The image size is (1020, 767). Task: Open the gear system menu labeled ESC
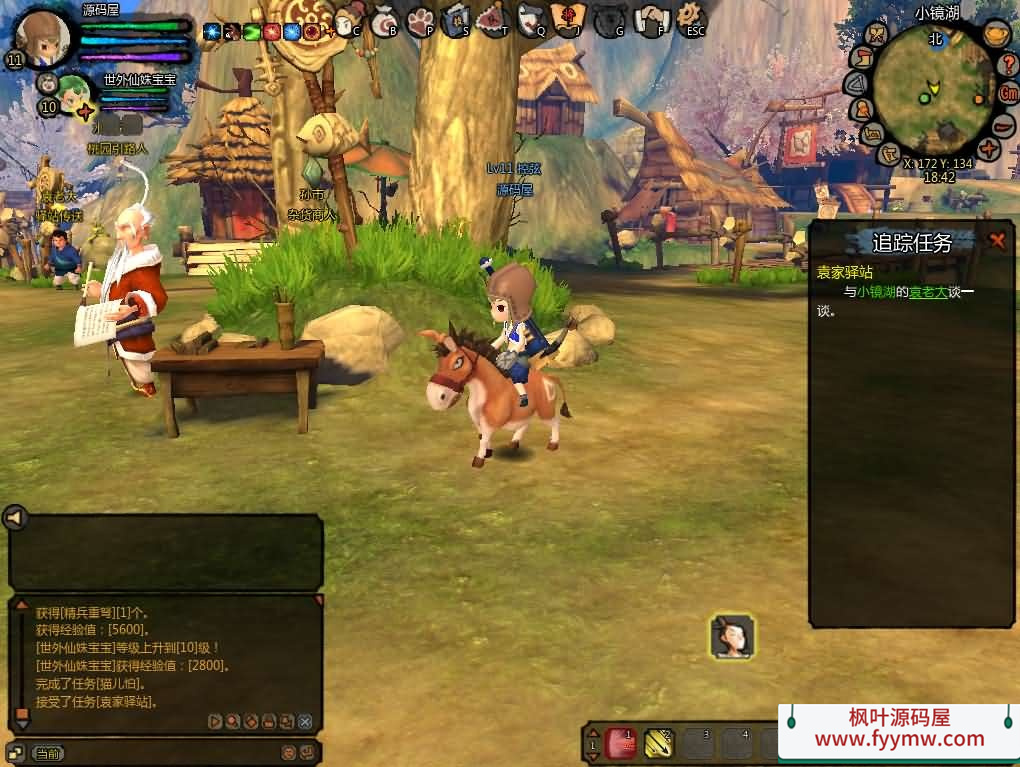(690, 19)
